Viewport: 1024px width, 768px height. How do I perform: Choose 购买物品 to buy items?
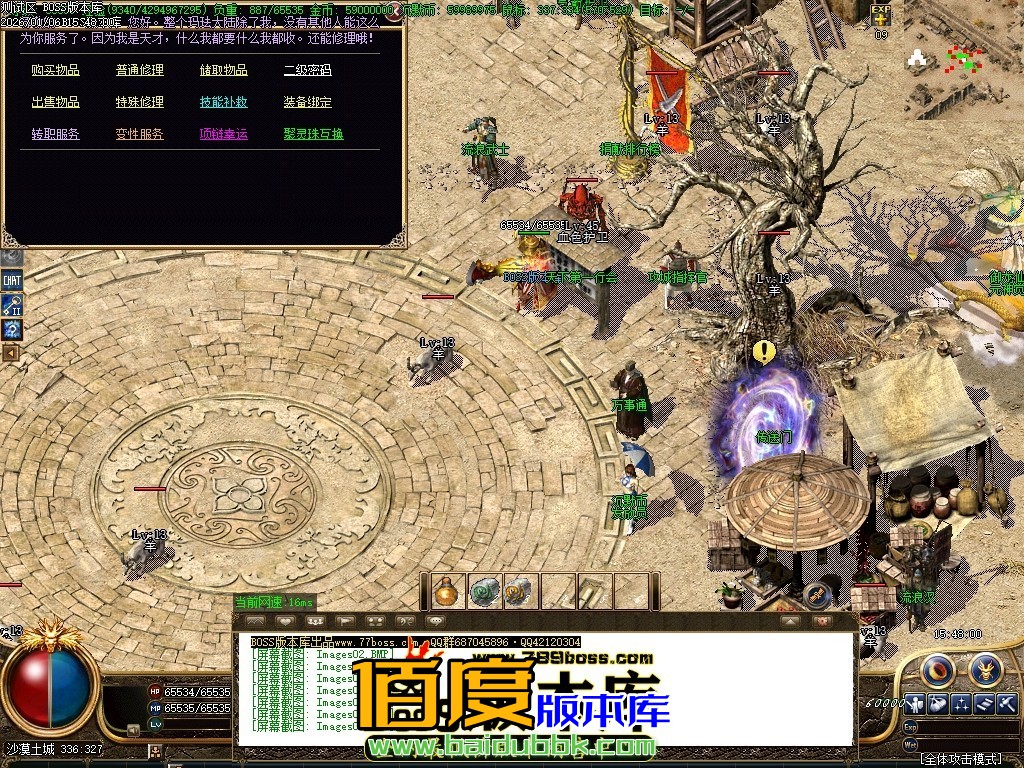pyautogui.click(x=55, y=70)
